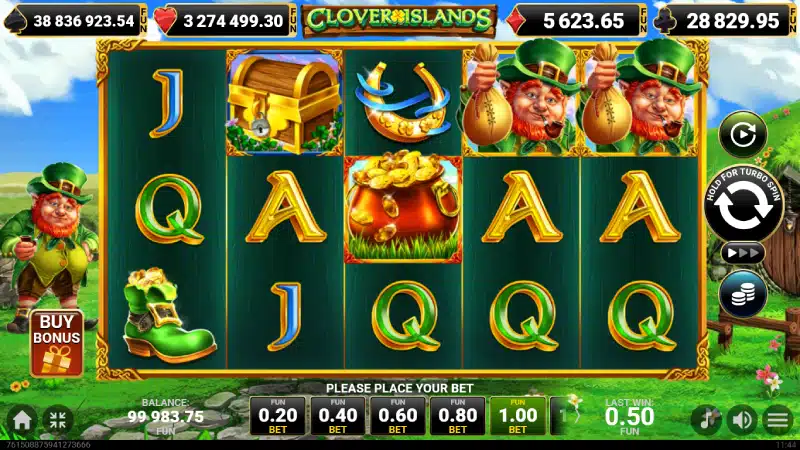Image resolution: width=800 pixels, height=450 pixels.
Task: Toggle the music note icon
Action: [707, 419]
